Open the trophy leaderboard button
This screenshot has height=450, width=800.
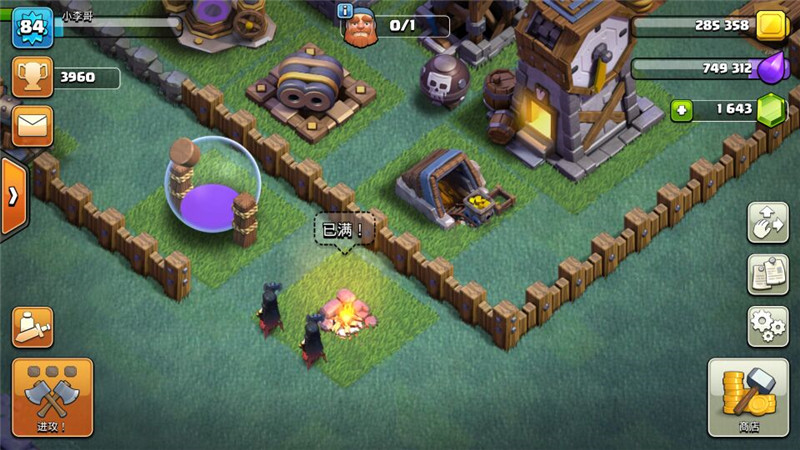(x=32, y=76)
